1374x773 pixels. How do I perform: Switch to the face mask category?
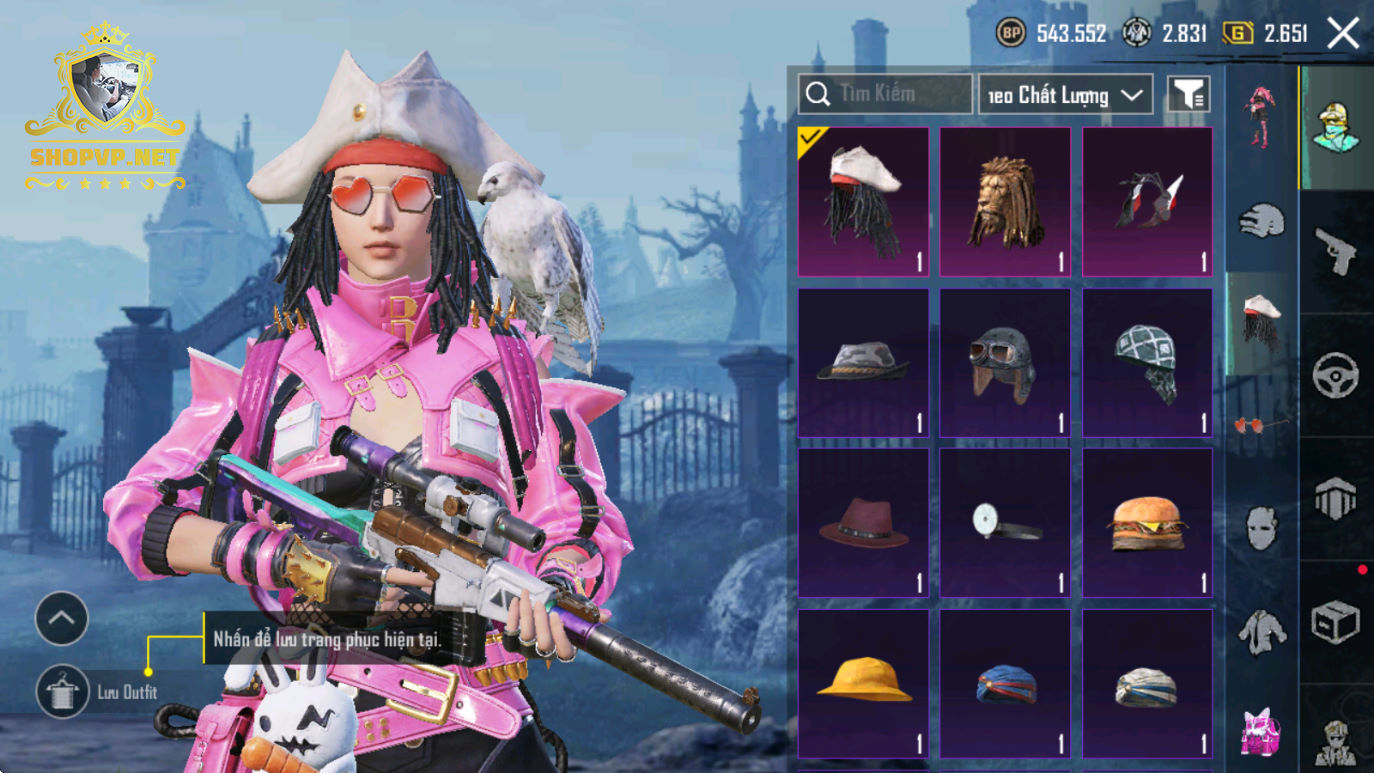[1261, 527]
